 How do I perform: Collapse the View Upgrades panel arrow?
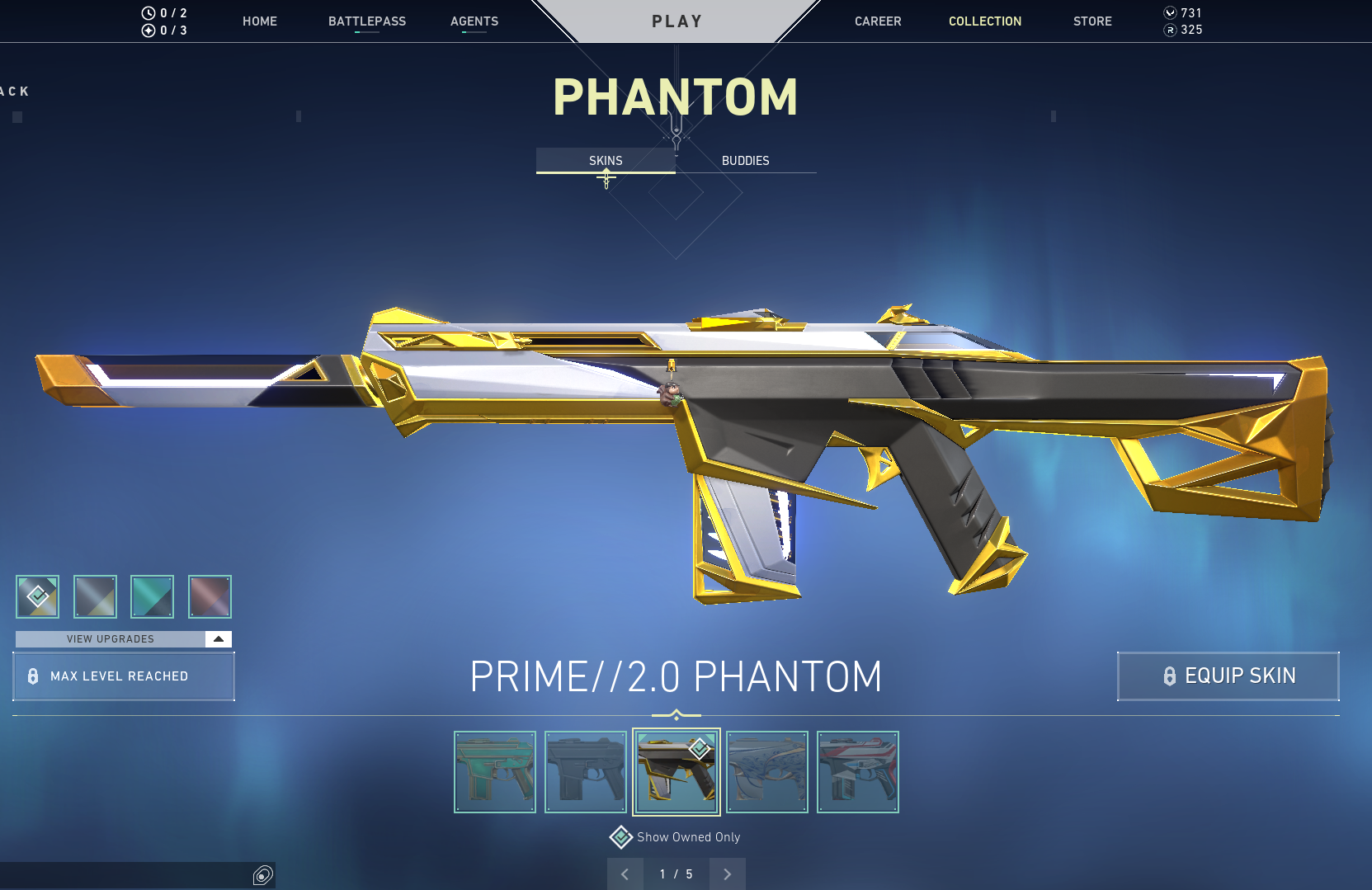point(218,638)
